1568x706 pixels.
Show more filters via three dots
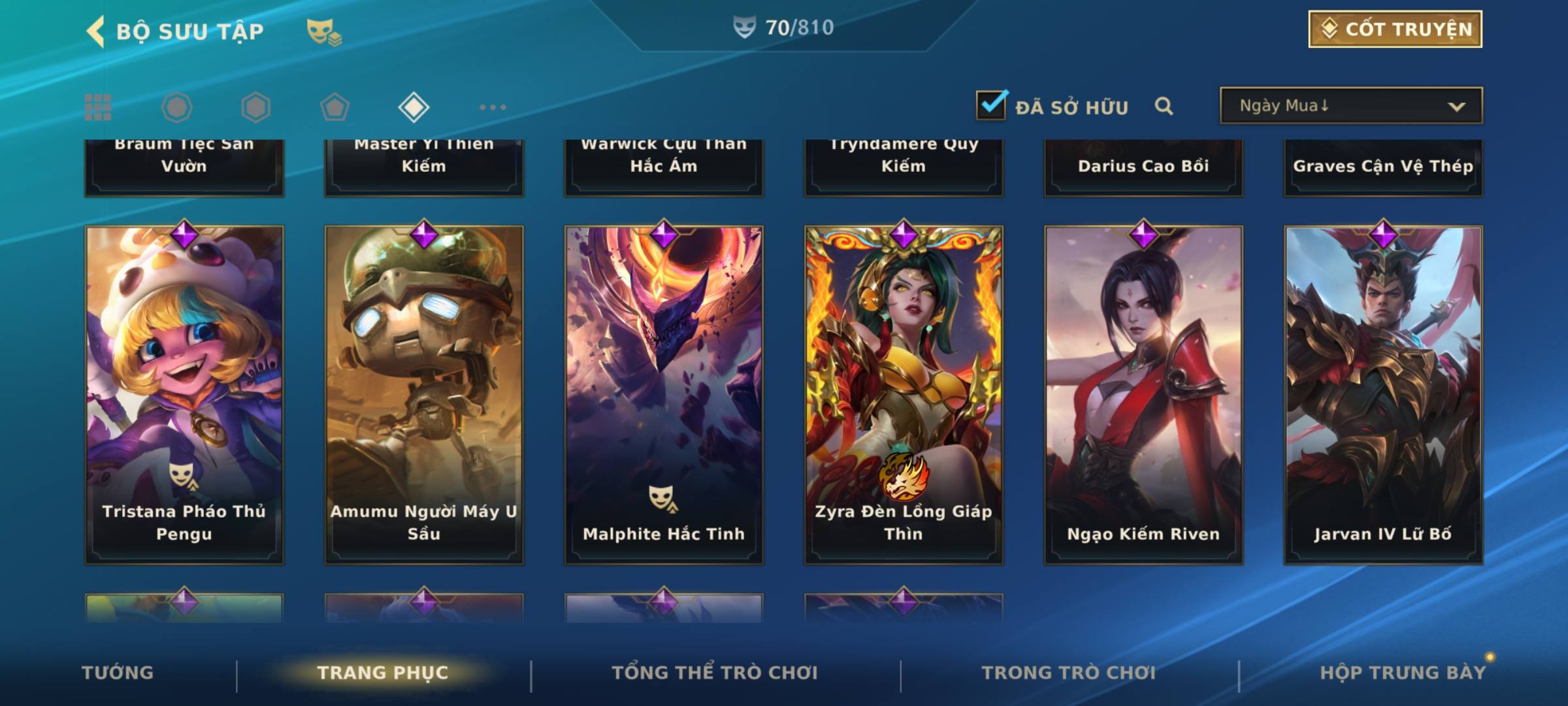point(493,107)
